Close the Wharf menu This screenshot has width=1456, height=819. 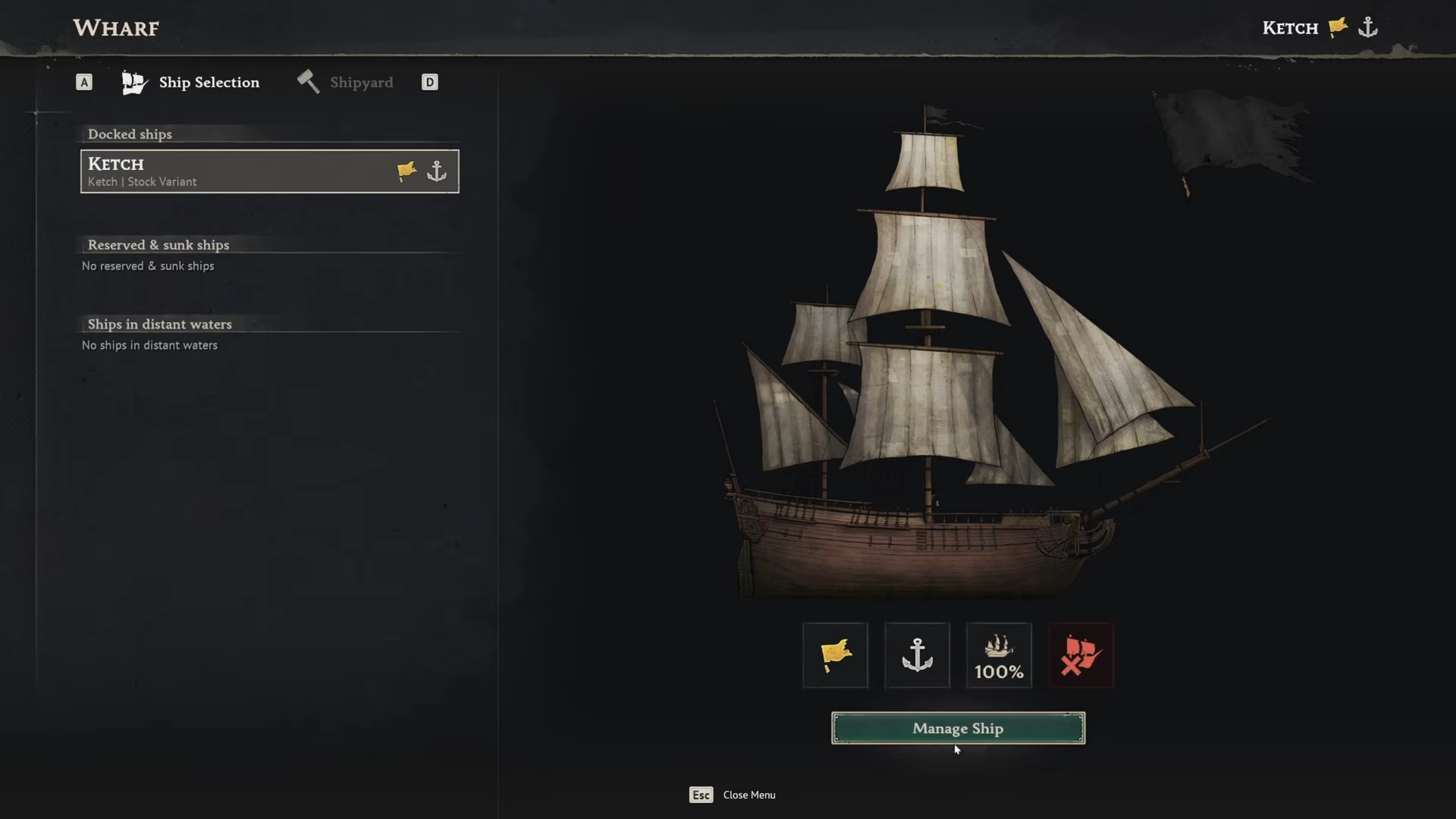tap(732, 795)
